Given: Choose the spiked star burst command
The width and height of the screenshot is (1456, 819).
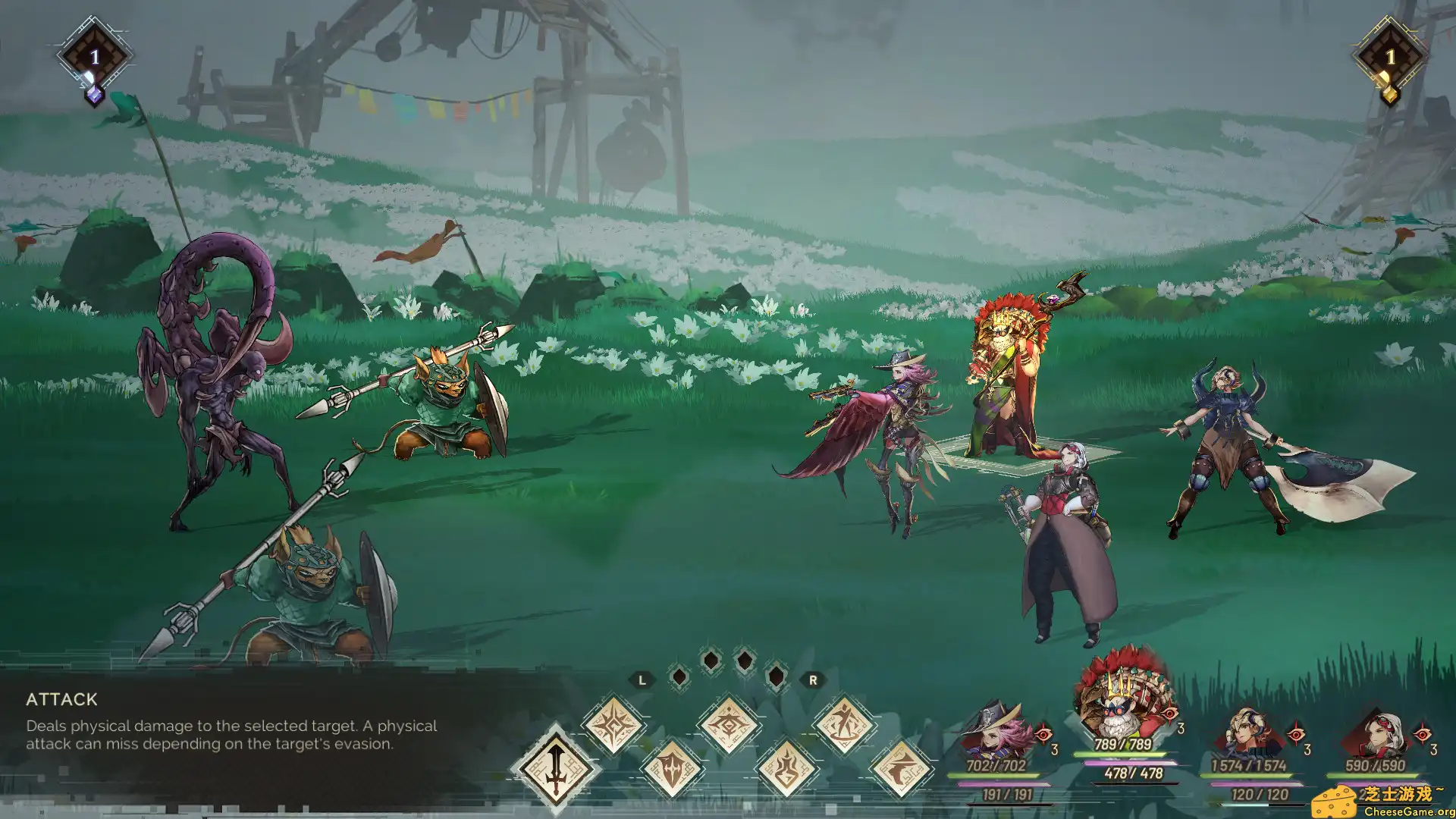Looking at the screenshot, I should click(x=613, y=726).
